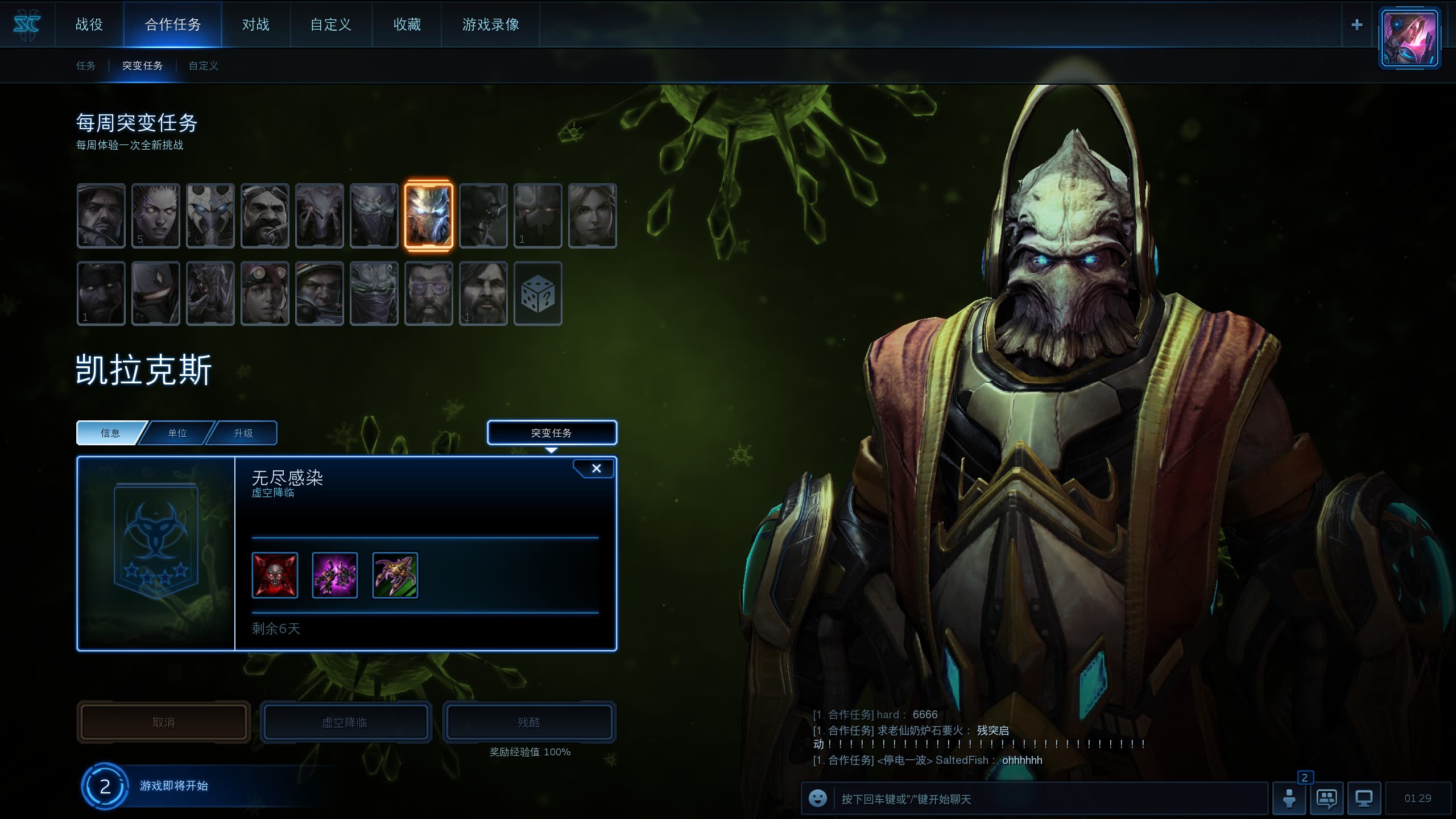The image size is (1456, 819).
Task: Open the emoji picker in chat
Action: point(818,799)
